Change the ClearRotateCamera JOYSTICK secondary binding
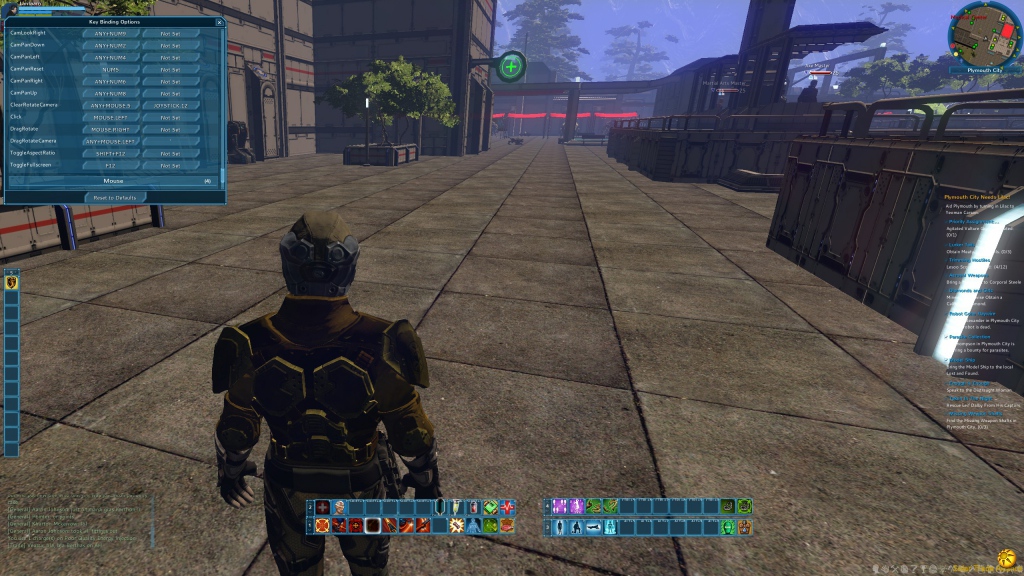This screenshot has height=576, width=1024. tap(170, 105)
